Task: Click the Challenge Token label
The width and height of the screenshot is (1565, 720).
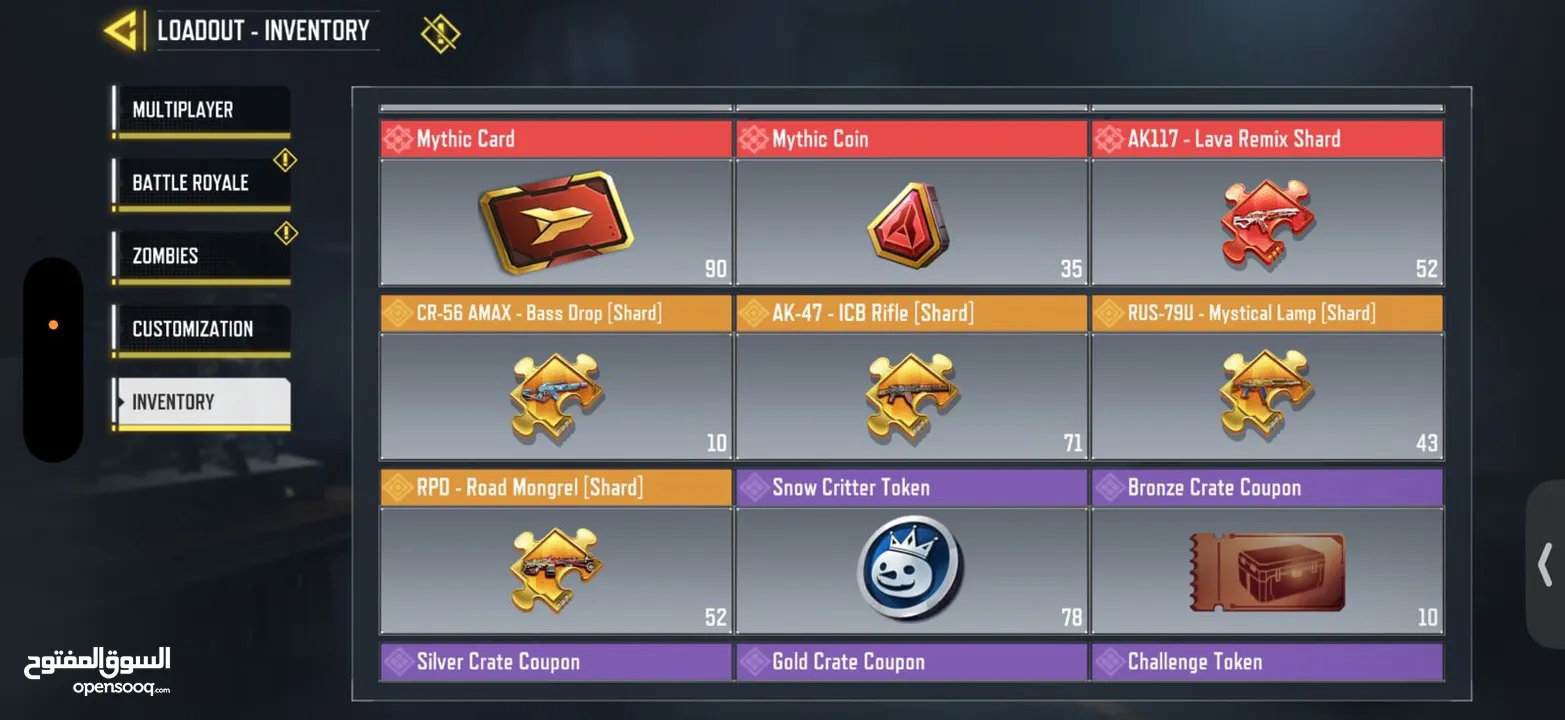Action: tap(1267, 661)
